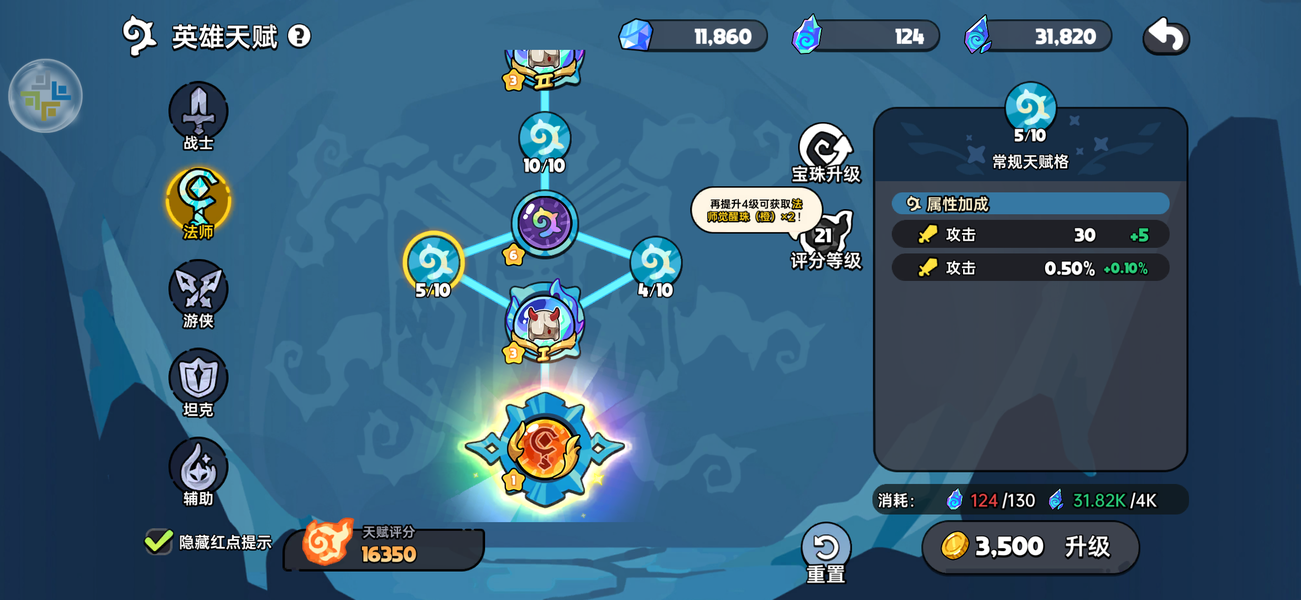Select the 法师 class tab
The width and height of the screenshot is (1301, 600).
198,200
